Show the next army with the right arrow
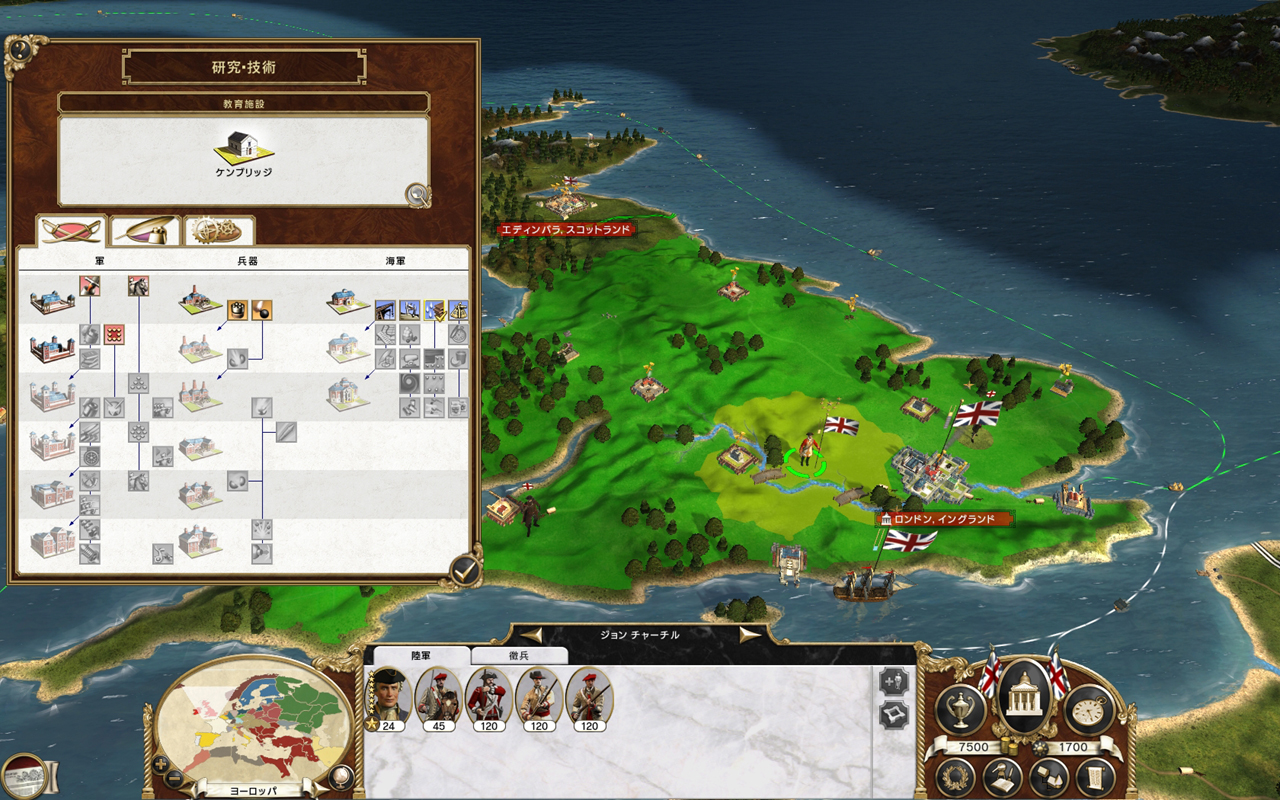The width and height of the screenshot is (1280, 800). [749, 635]
